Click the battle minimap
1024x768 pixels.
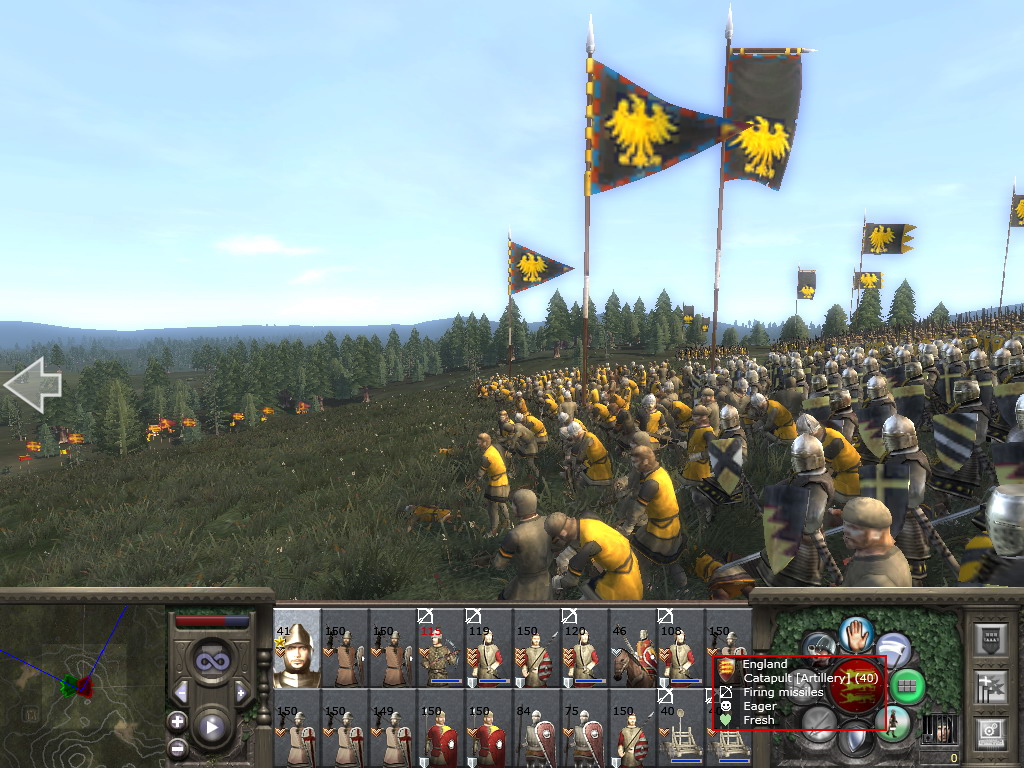(x=82, y=686)
